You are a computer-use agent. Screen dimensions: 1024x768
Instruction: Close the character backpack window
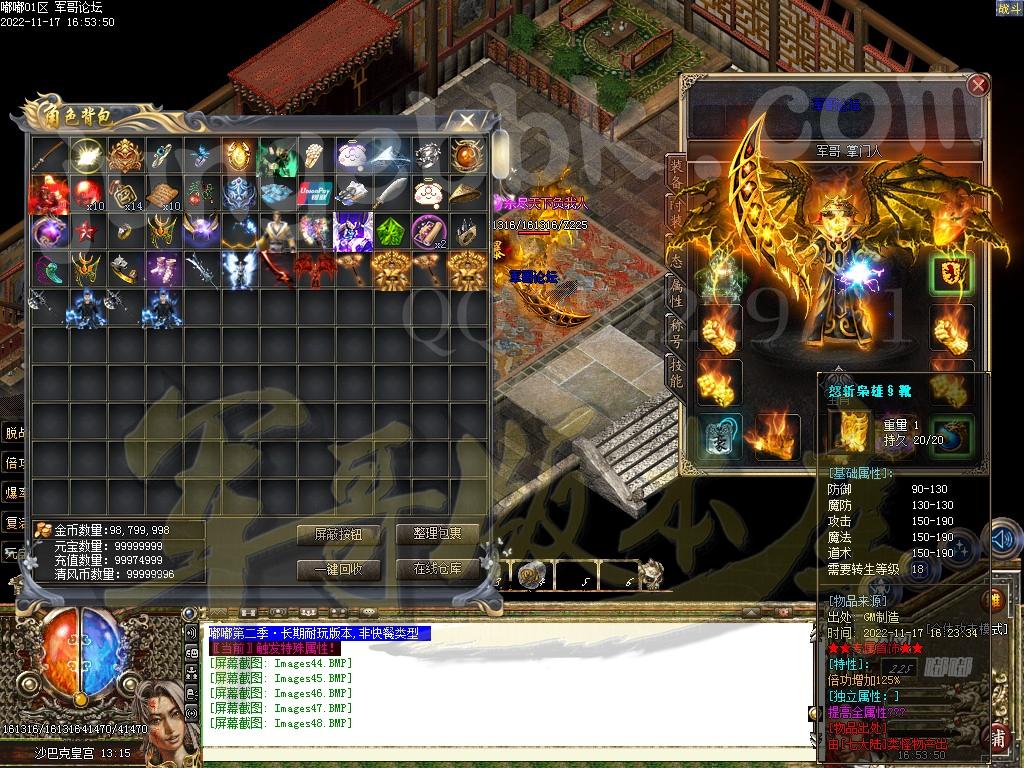coord(467,121)
